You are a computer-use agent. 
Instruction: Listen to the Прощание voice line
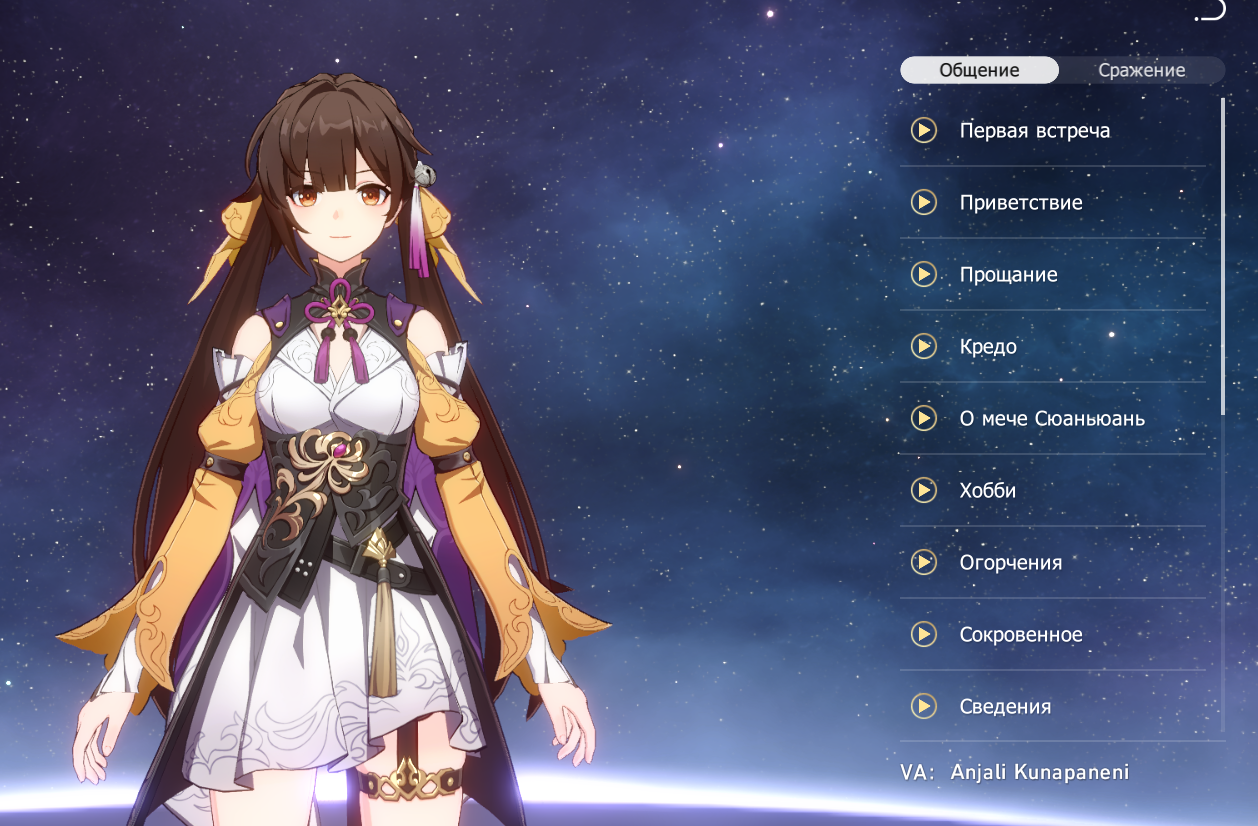point(923,275)
